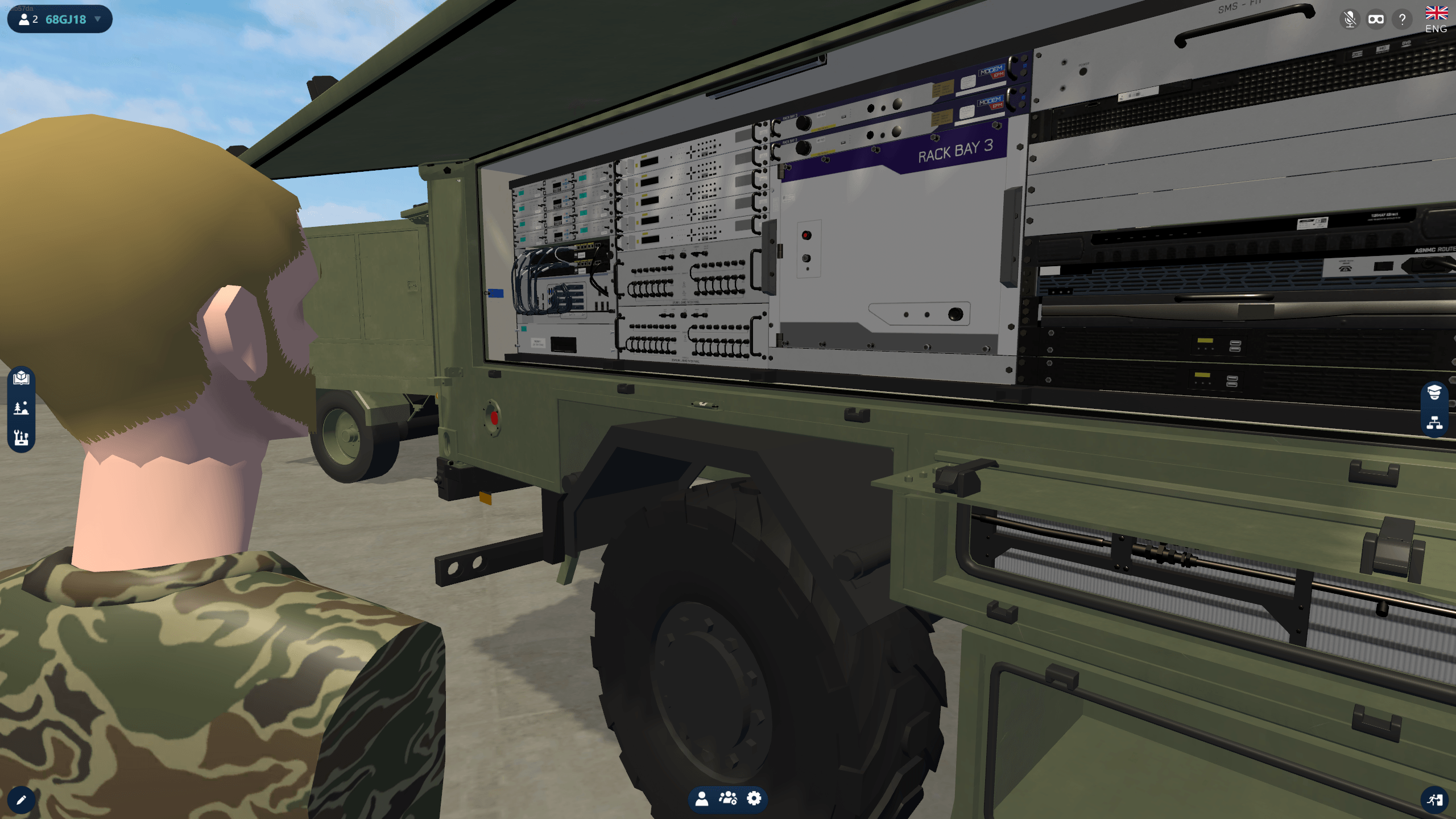Image resolution: width=1456 pixels, height=819 pixels.
Task: Open the avatar profile icon
Action: pyautogui.click(x=703, y=799)
